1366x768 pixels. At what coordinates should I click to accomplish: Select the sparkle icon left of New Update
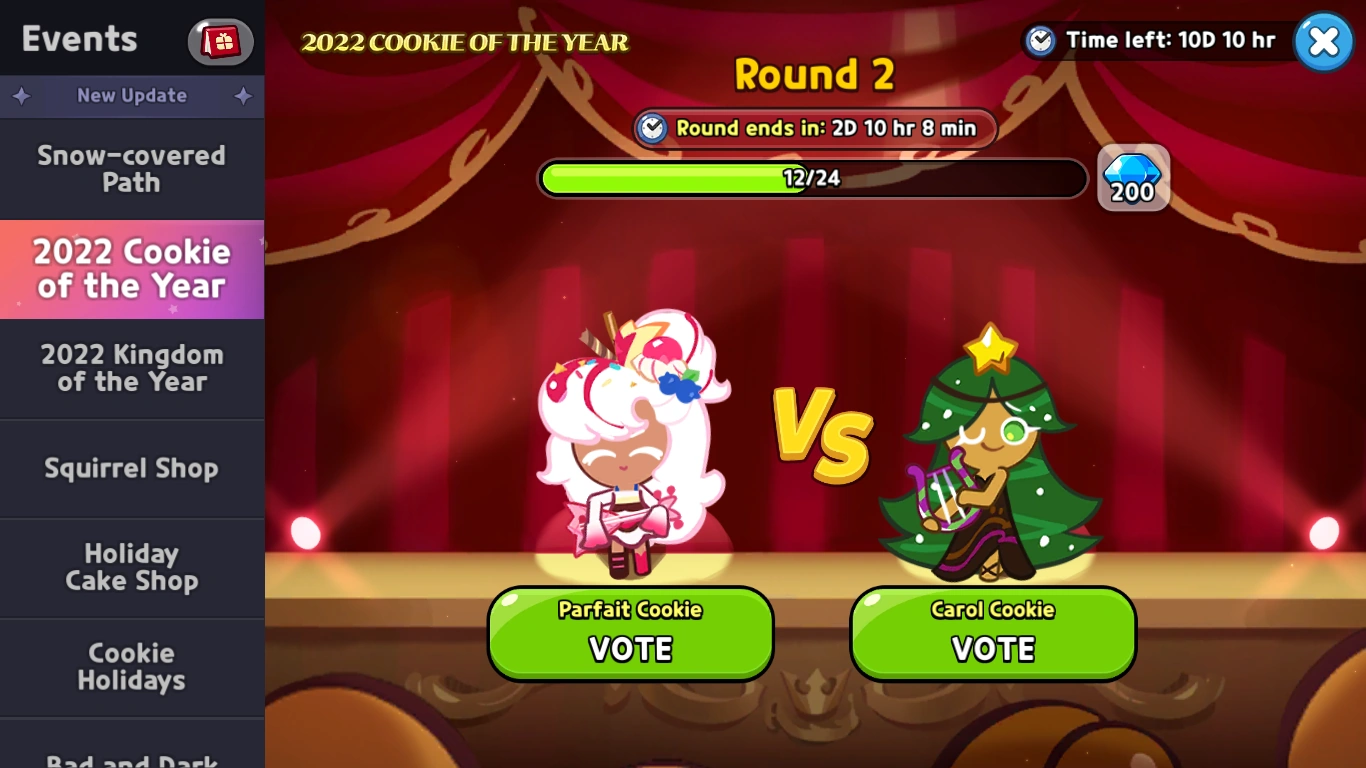click(20, 96)
